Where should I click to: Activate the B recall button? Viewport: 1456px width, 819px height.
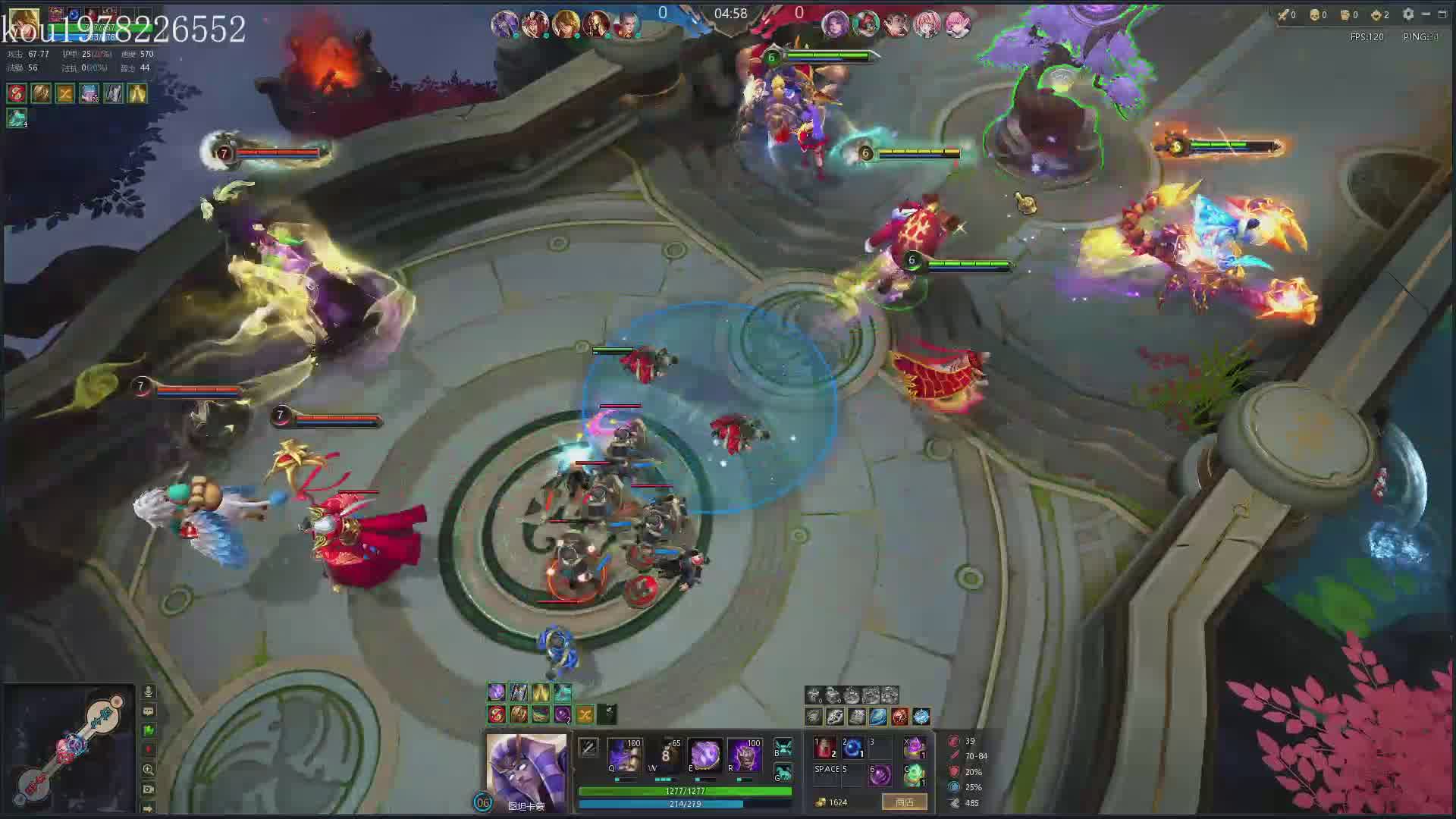[x=783, y=748]
